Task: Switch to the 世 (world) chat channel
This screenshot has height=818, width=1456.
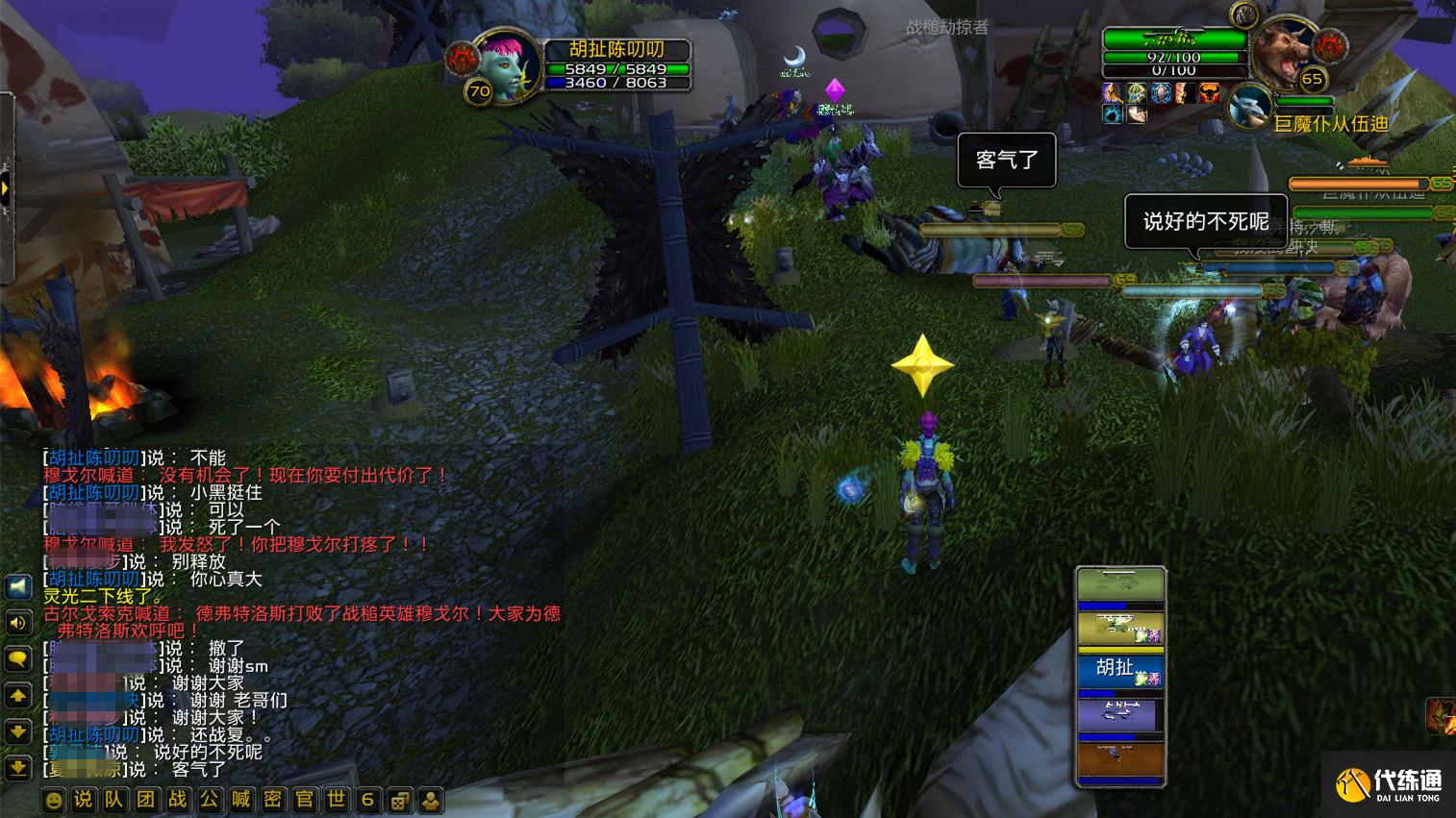Action: point(336,800)
